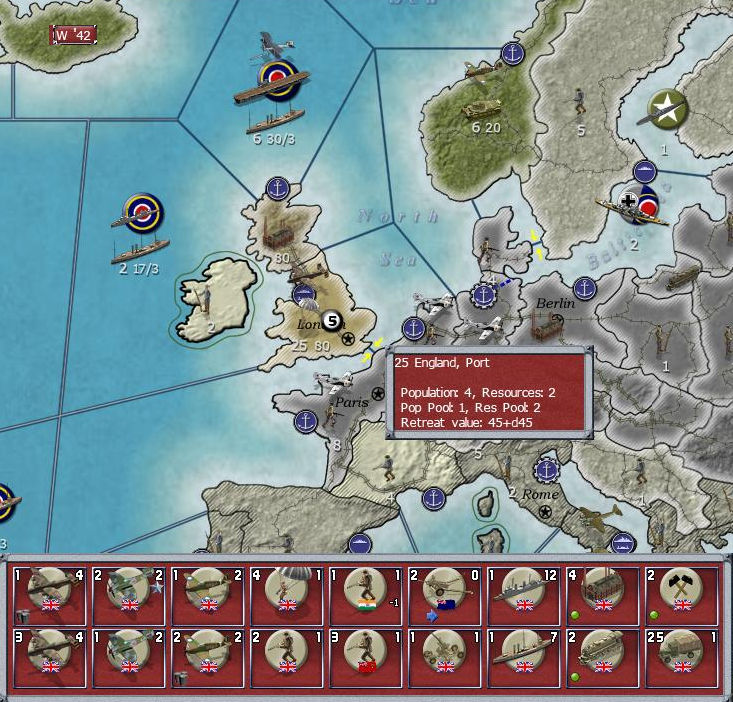The width and height of the screenshot is (733, 702).
Task: Choose the ship slot showing 7
Action: (x=524, y=657)
